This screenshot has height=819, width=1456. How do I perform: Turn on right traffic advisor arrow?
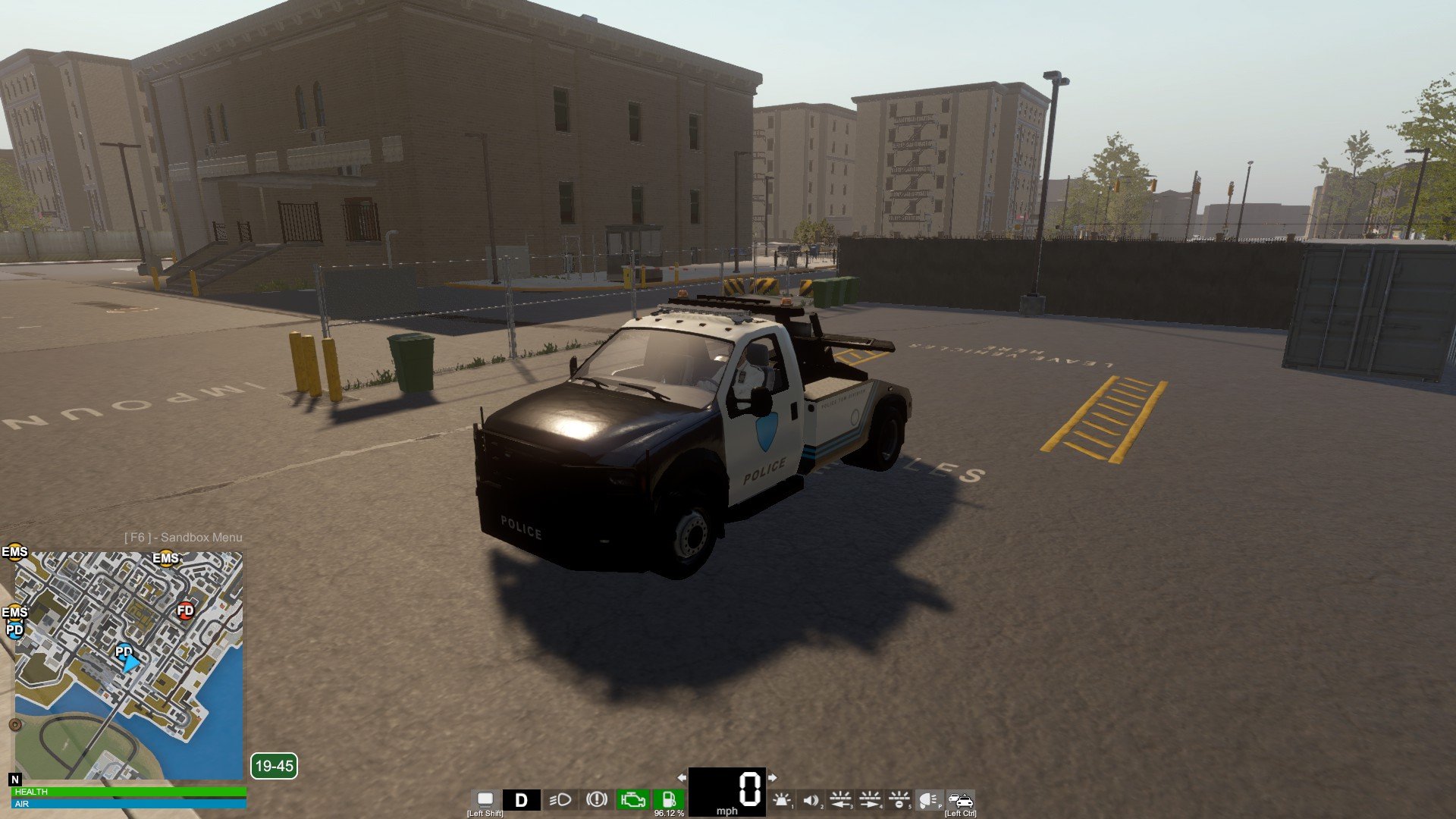pyautogui.click(x=870, y=799)
